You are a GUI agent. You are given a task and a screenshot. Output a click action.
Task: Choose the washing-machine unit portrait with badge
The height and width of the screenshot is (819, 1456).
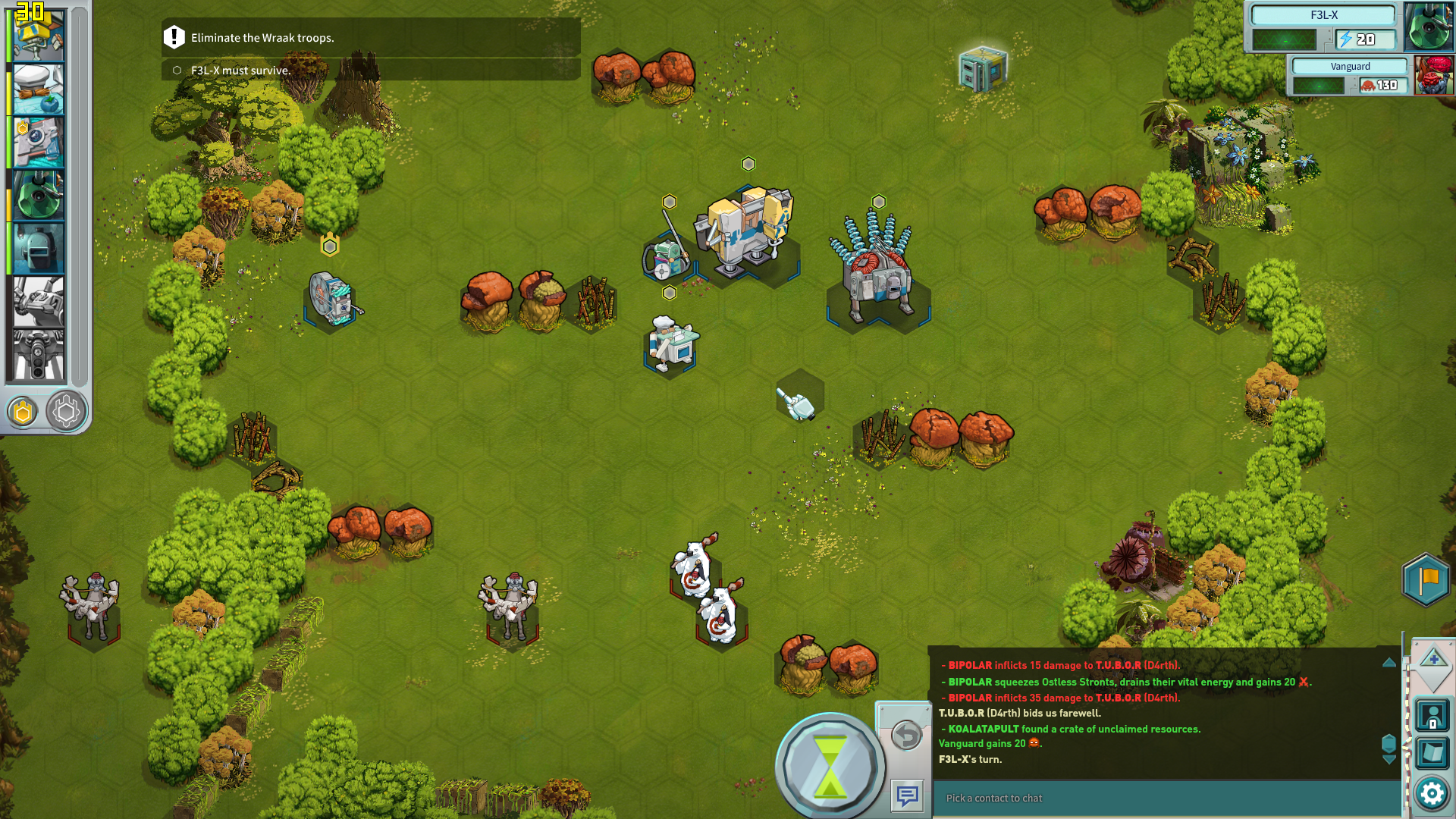38,142
